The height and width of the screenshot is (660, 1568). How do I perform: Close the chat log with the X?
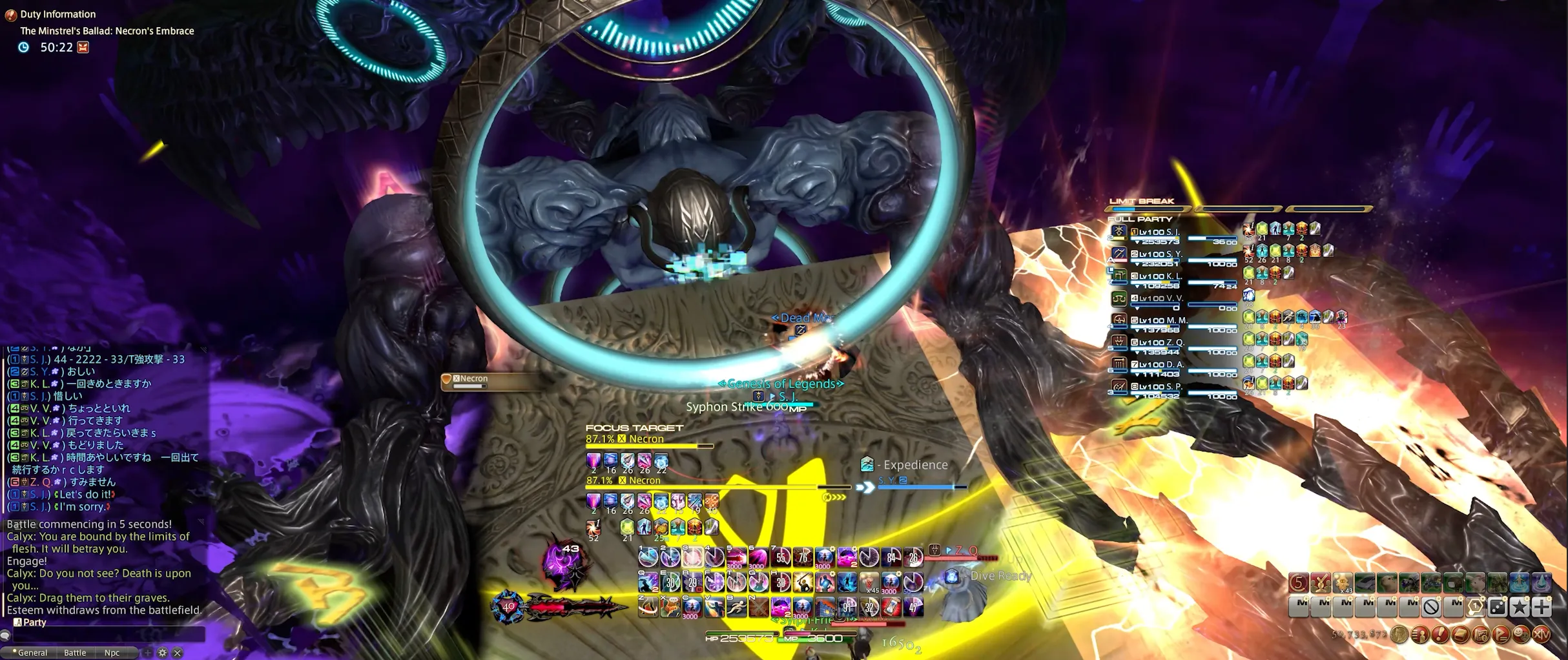click(178, 653)
